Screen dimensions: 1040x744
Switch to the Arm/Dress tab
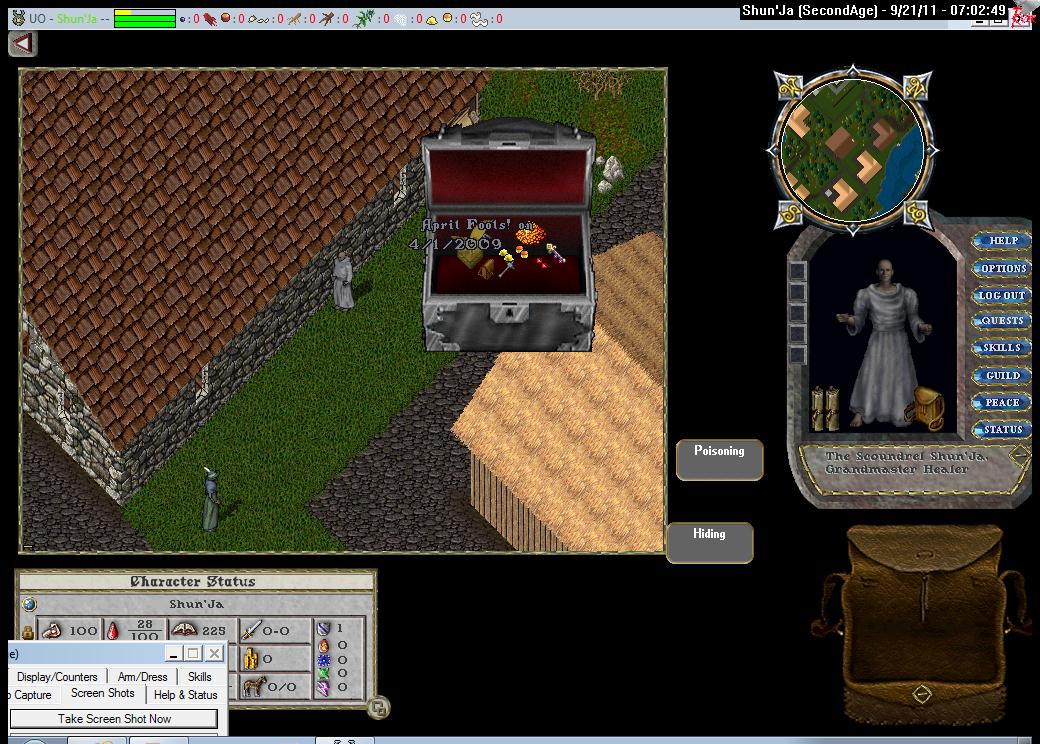pos(142,677)
